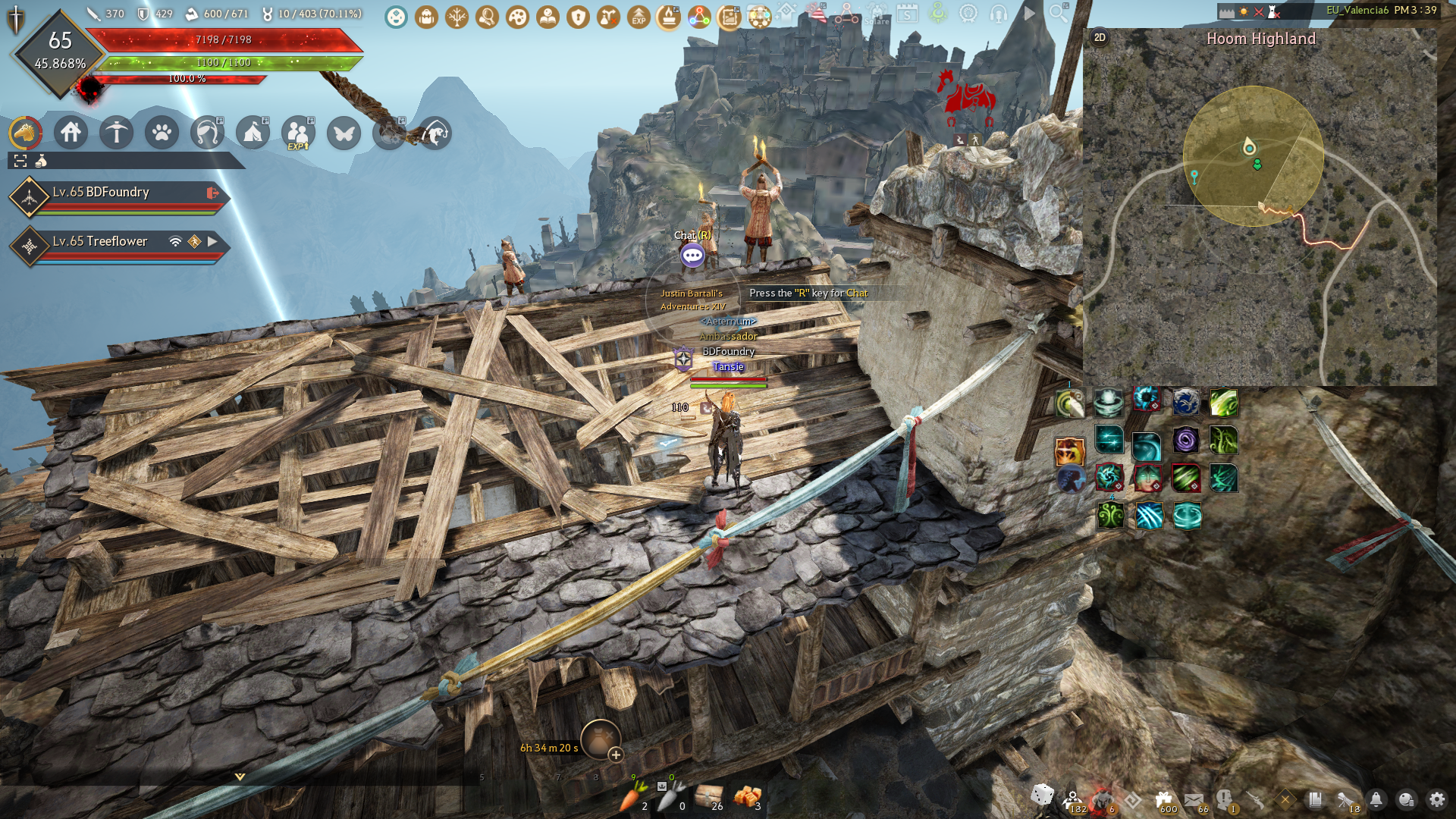This screenshot has width=1456, height=819.
Task: Open the camp tent icon
Action: pyautogui.click(x=253, y=133)
